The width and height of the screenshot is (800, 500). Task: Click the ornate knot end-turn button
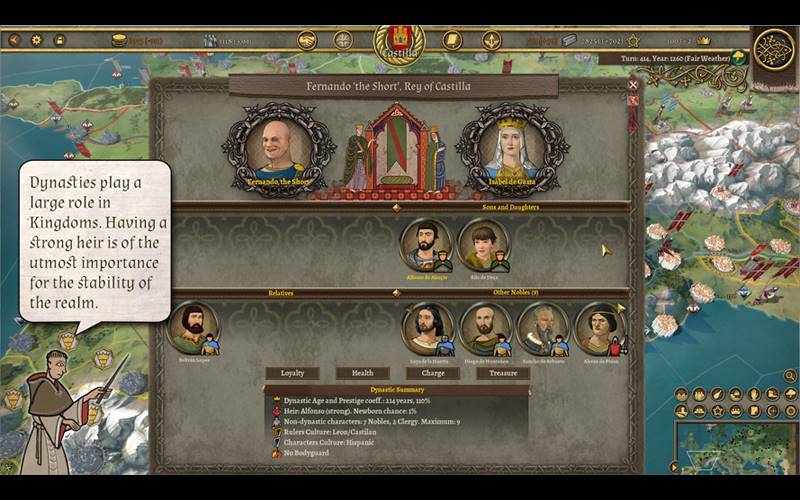[773, 50]
